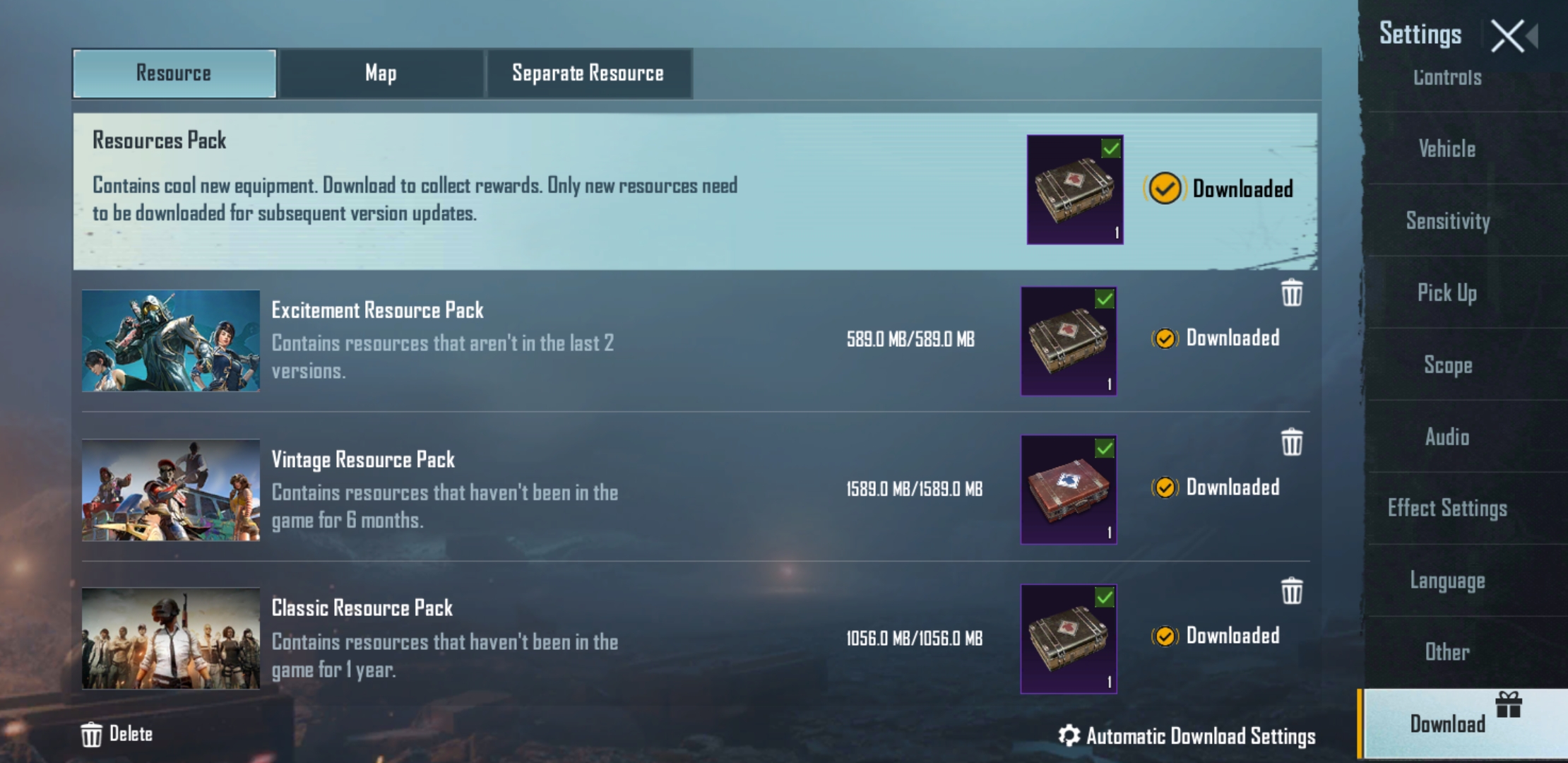Click the Vintage Resource Pack trash icon
Viewport: 1568px width, 763px height.
1292,443
